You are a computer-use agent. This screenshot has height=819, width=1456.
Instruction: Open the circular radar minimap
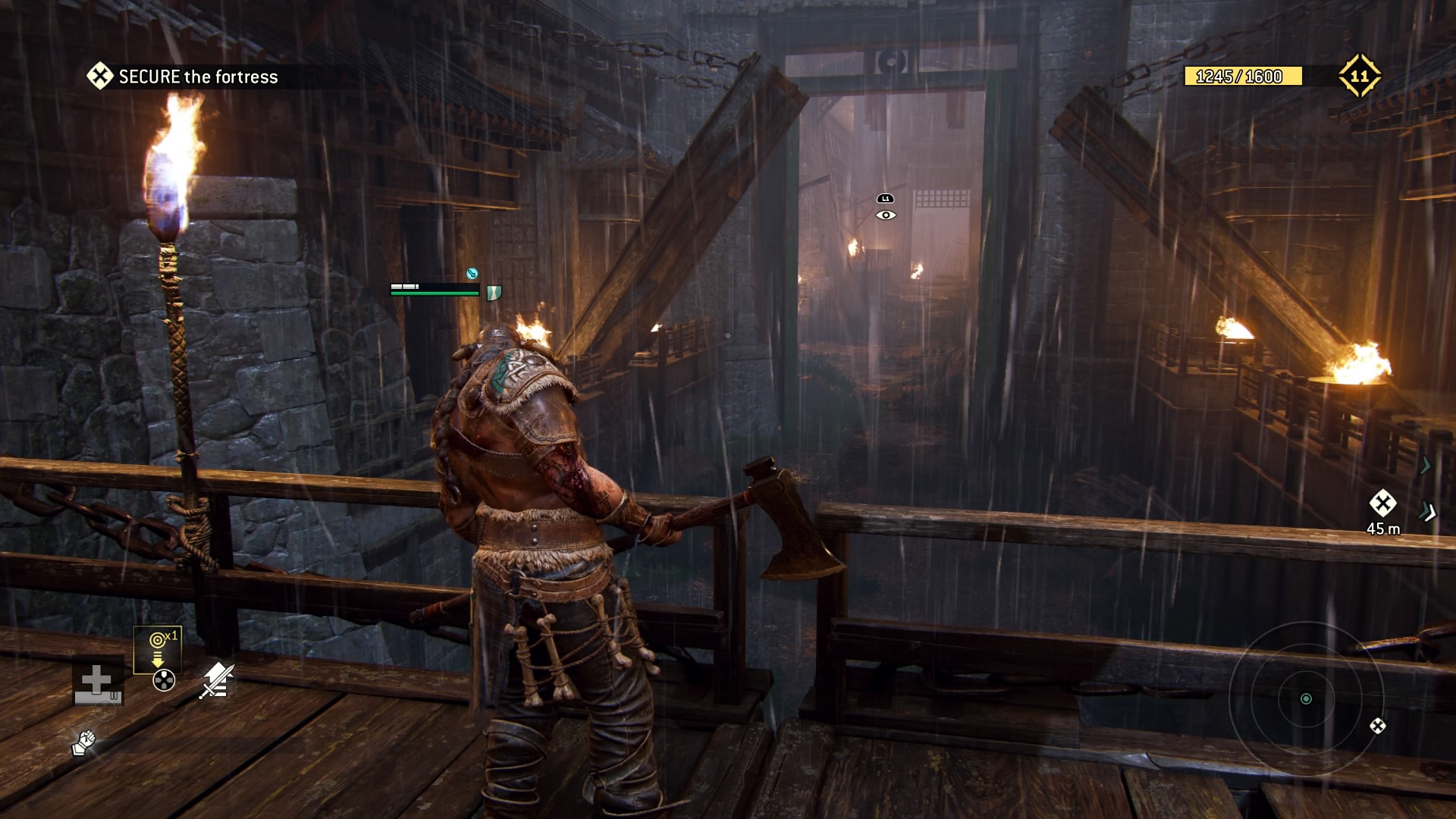click(1306, 698)
